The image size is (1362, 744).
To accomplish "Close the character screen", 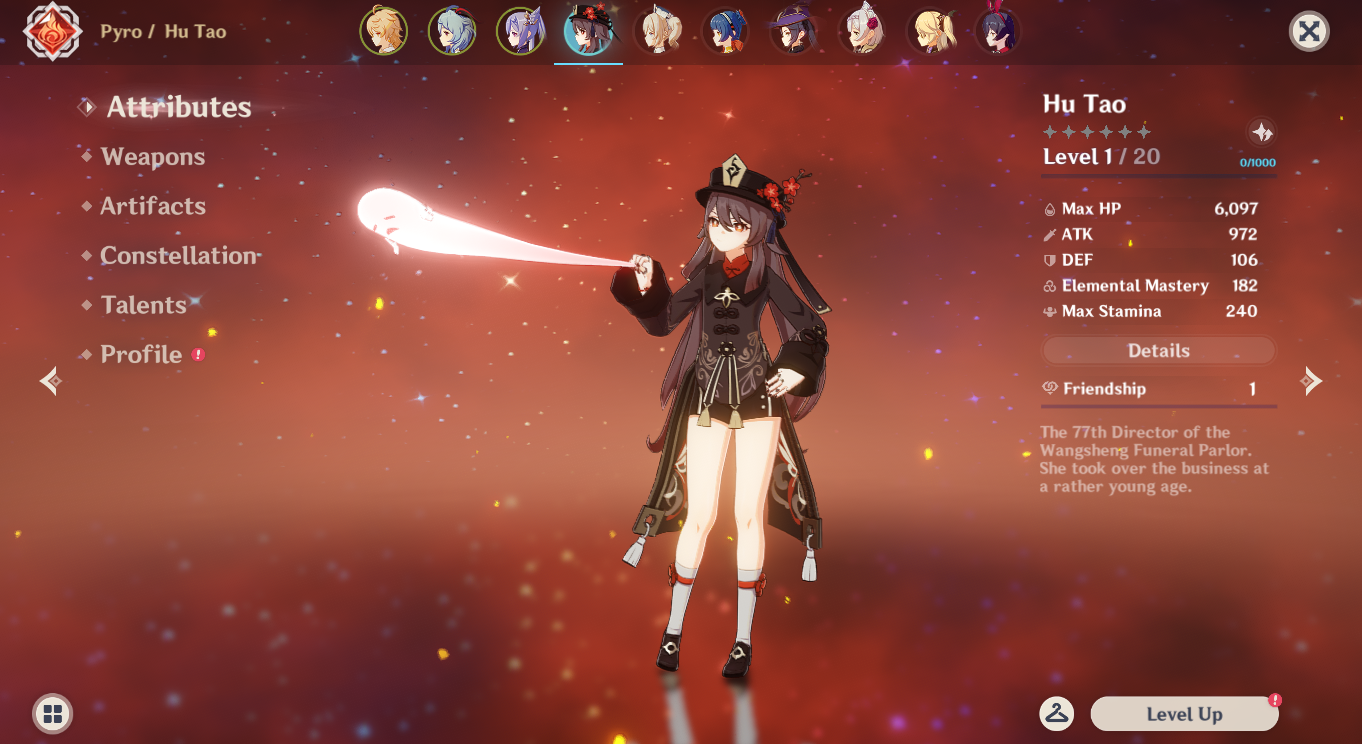I will click(1308, 32).
